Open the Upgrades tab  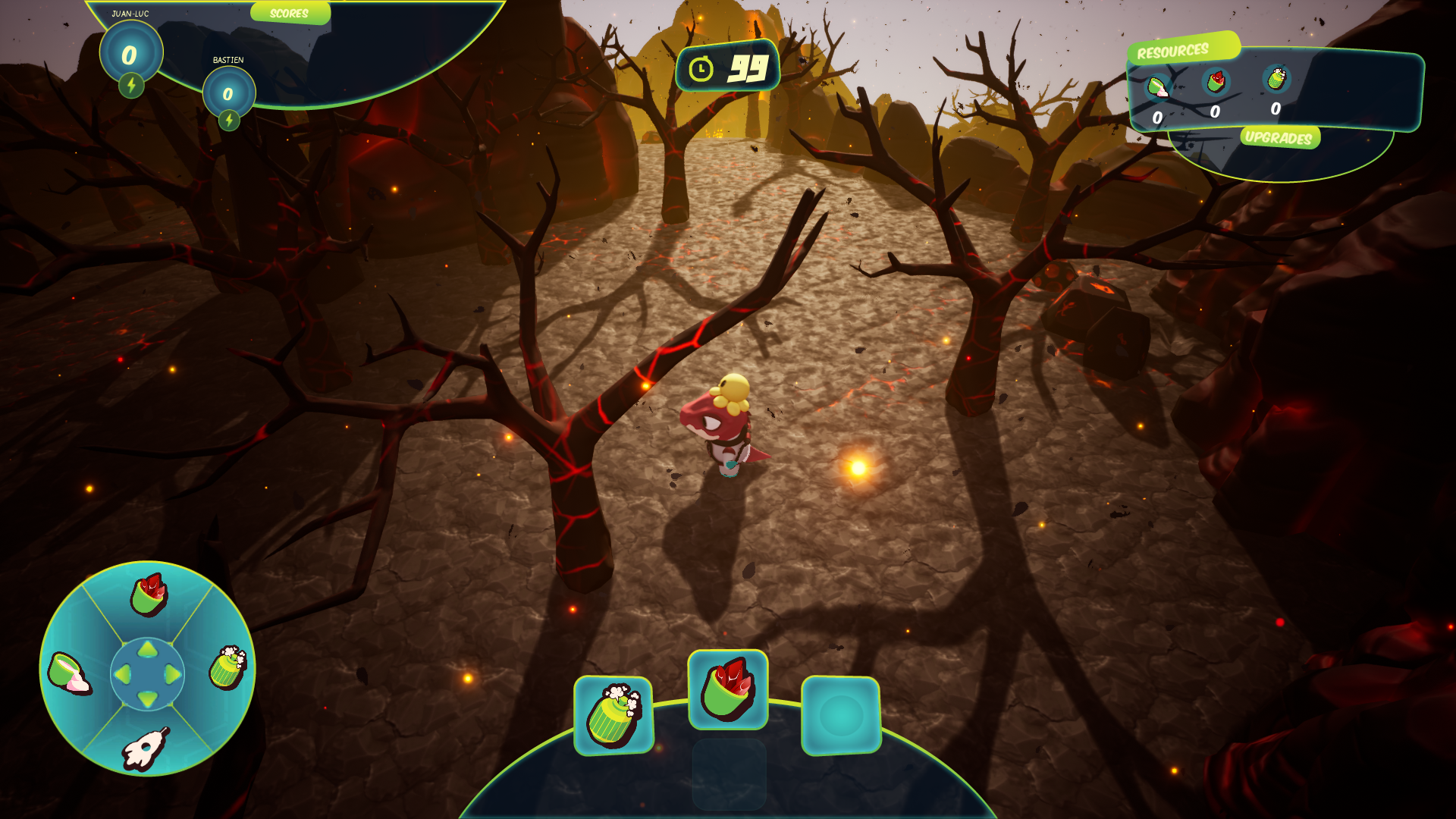coord(1279,138)
